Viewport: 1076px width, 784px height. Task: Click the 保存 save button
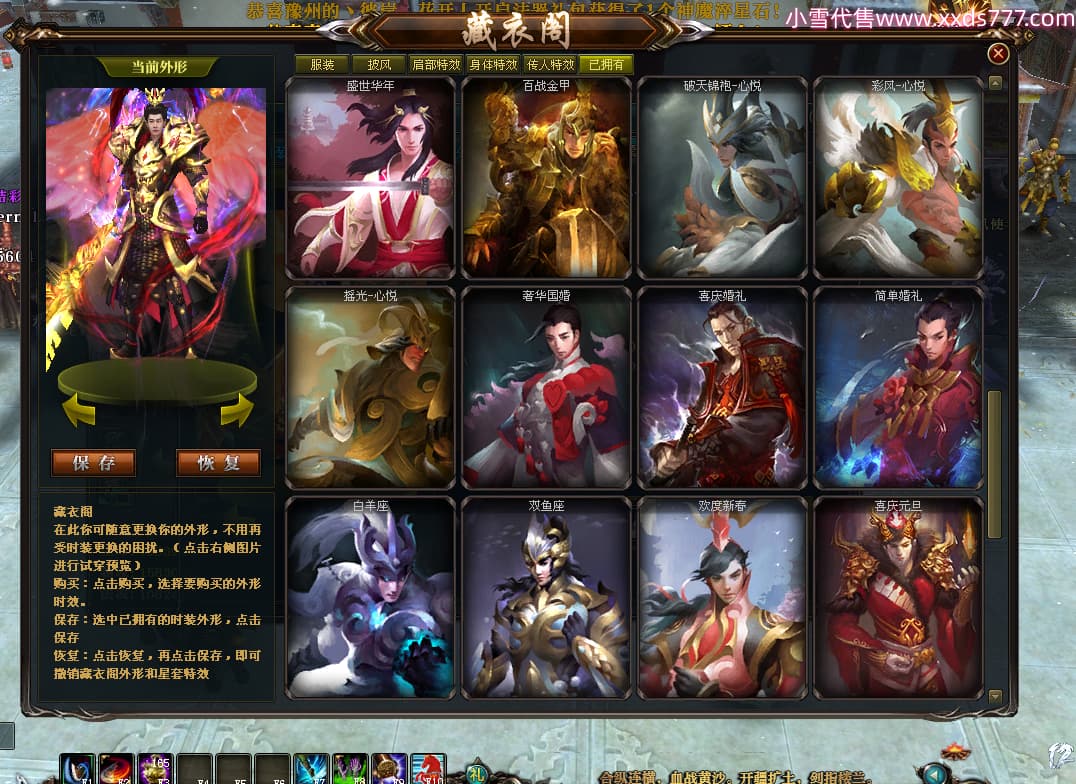pos(94,463)
